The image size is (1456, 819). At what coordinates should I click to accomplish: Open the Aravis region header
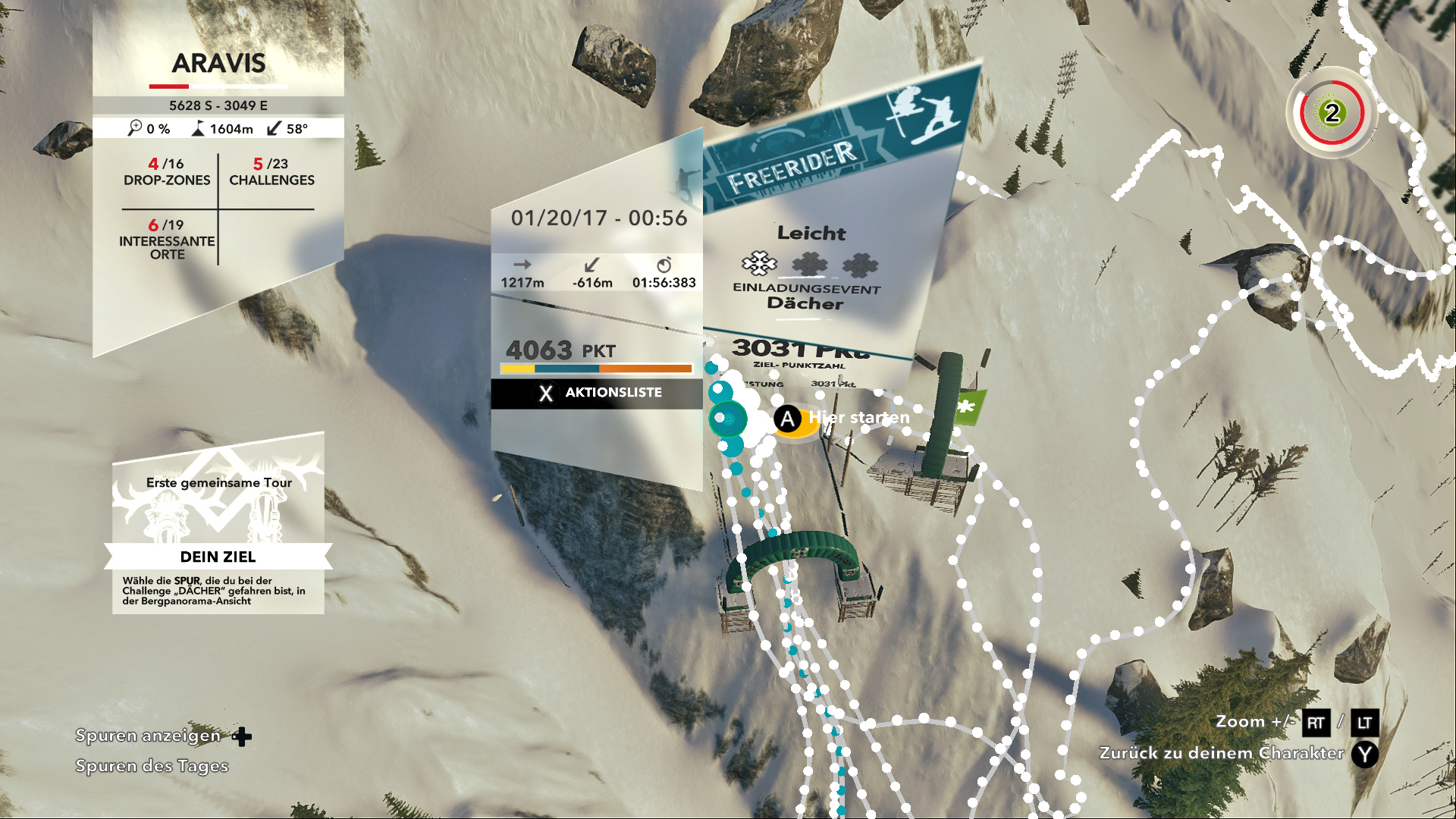[x=218, y=64]
